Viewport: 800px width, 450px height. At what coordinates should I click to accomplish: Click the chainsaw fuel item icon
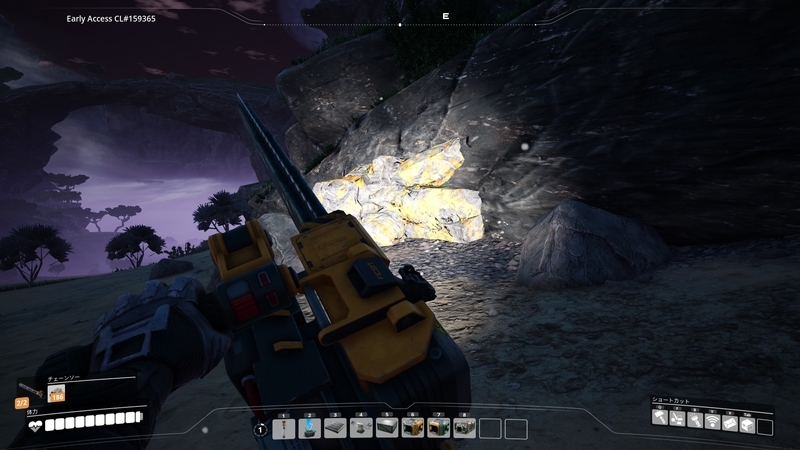pyautogui.click(x=57, y=395)
